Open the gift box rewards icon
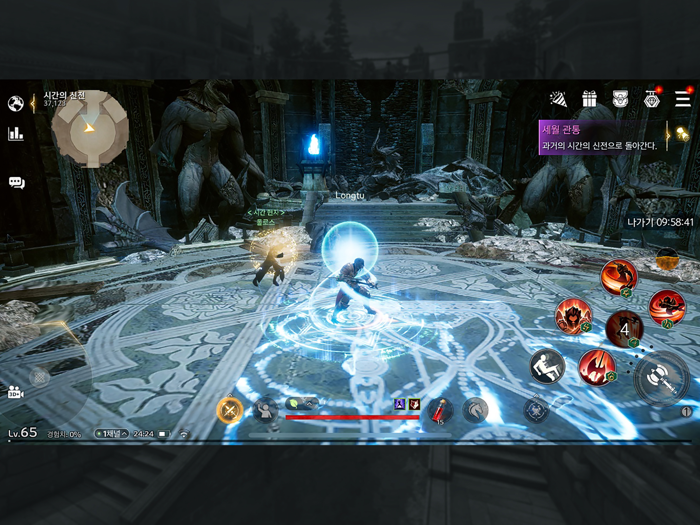This screenshot has width=700, height=525. pyautogui.click(x=590, y=99)
